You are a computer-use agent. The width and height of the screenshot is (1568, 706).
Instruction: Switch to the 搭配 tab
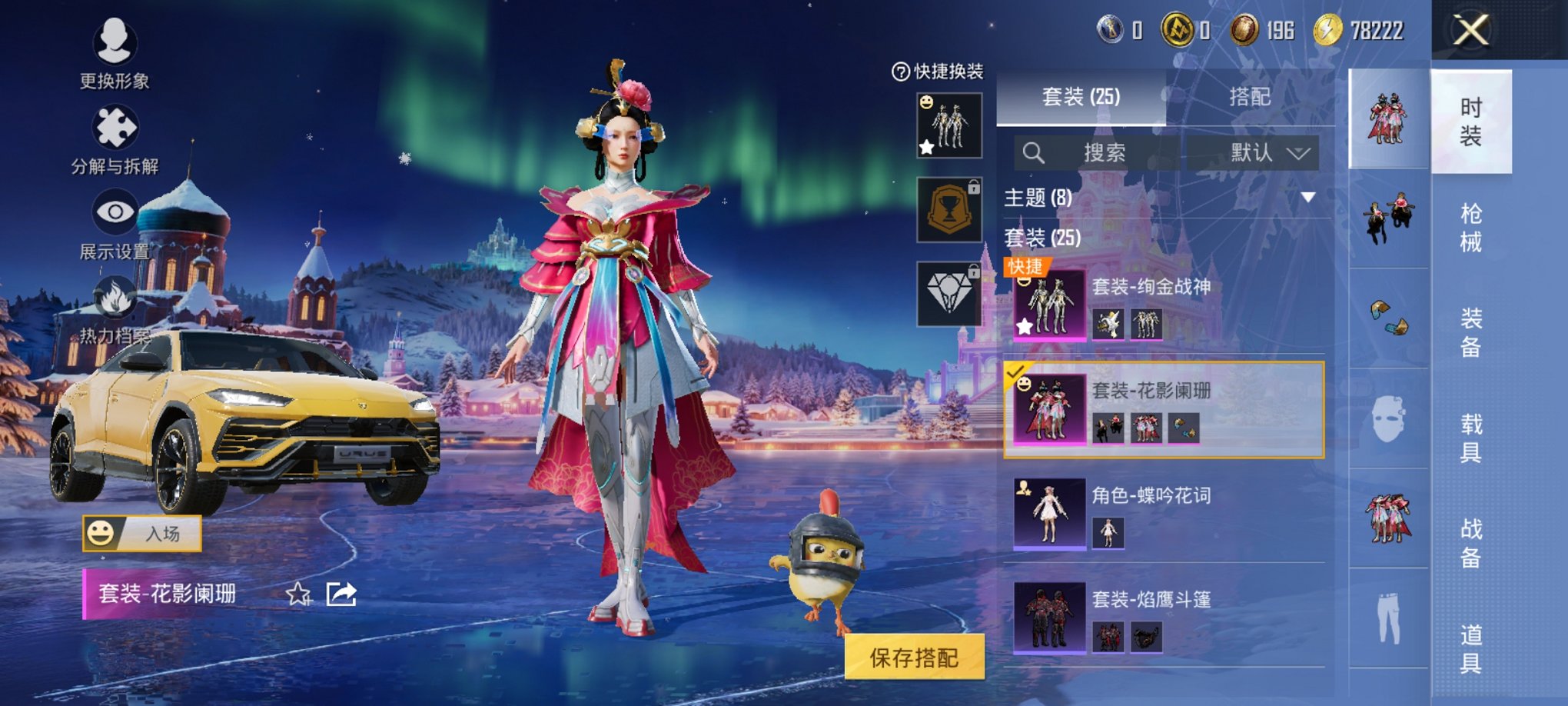point(1250,97)
